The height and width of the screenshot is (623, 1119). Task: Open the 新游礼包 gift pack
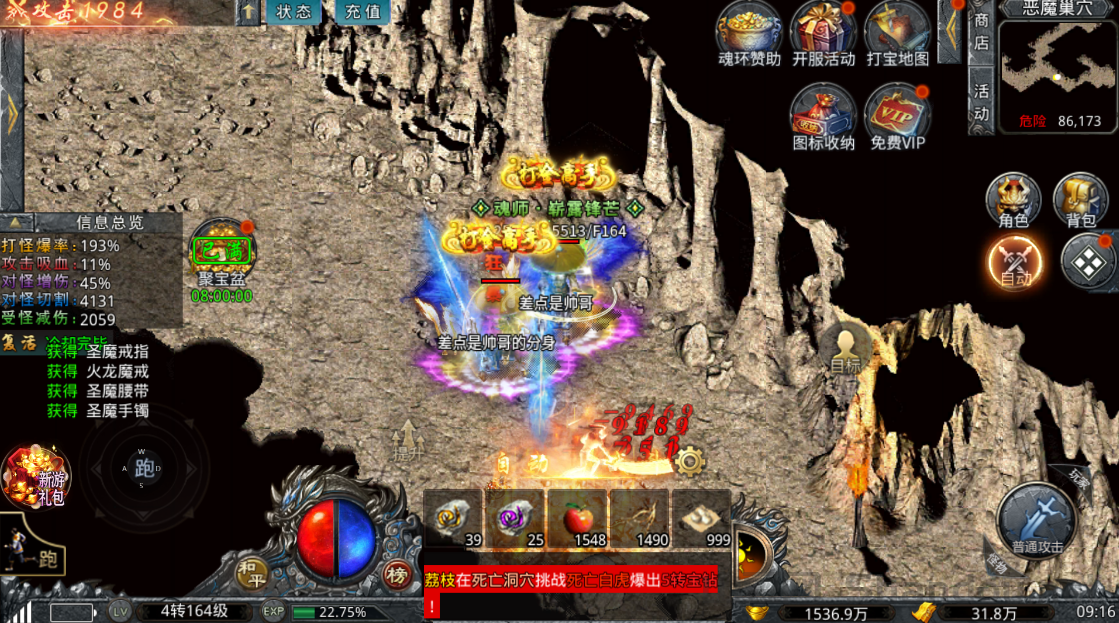[x=36, y=477]
